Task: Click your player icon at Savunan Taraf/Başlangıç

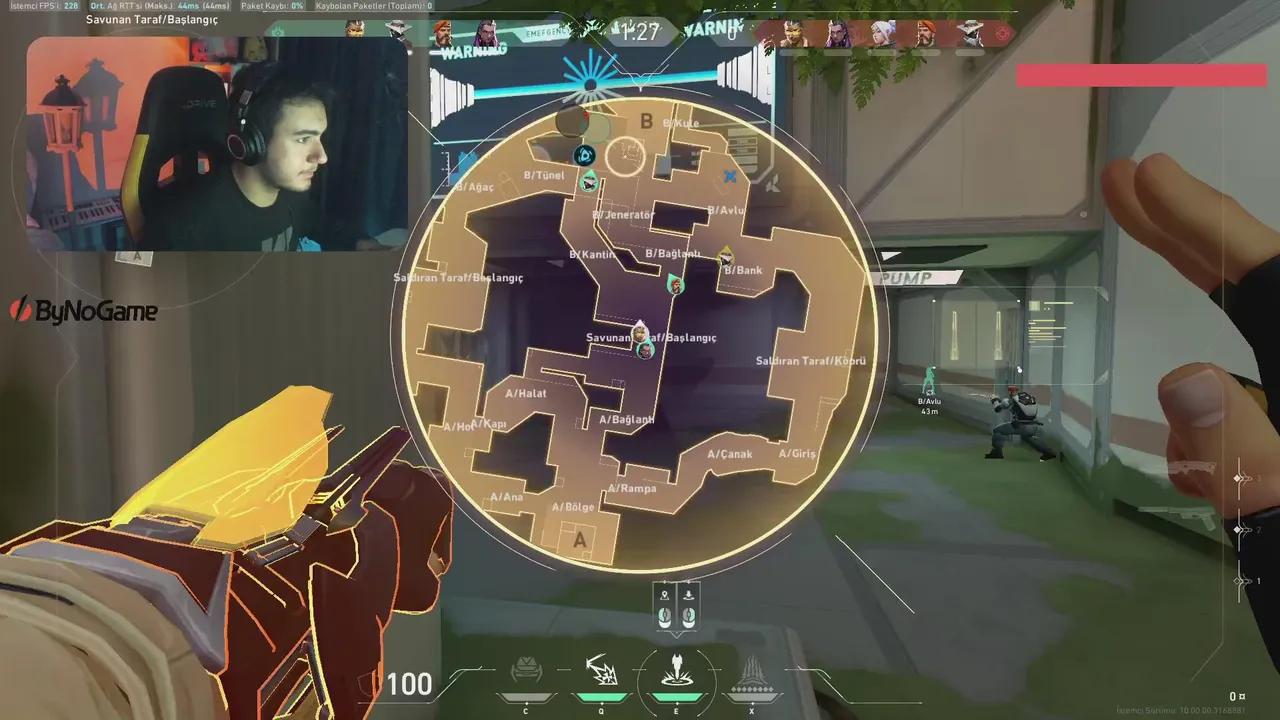Action: tap(640, 330)
